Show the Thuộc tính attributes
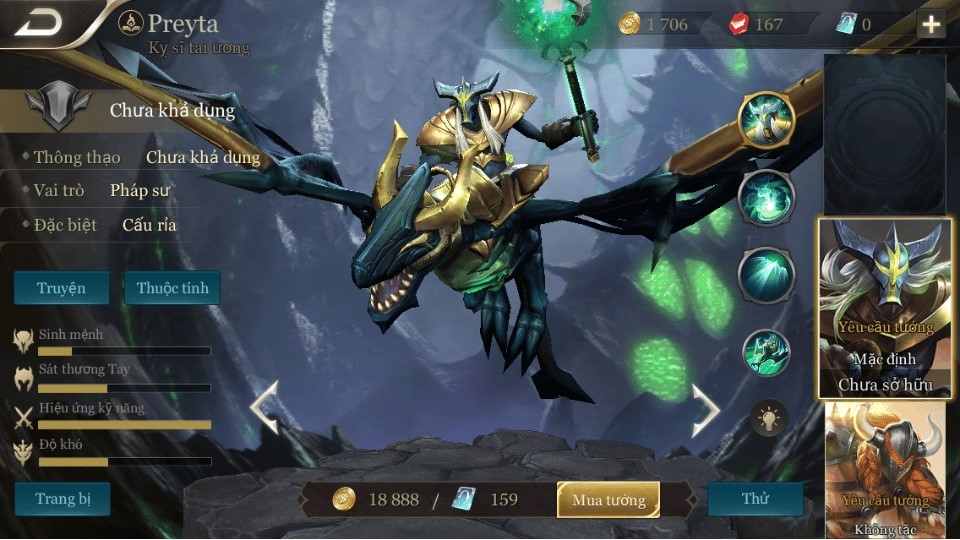The width and height of the screenshot is (960, 540). pyautogui.click(x=172, y=288)
